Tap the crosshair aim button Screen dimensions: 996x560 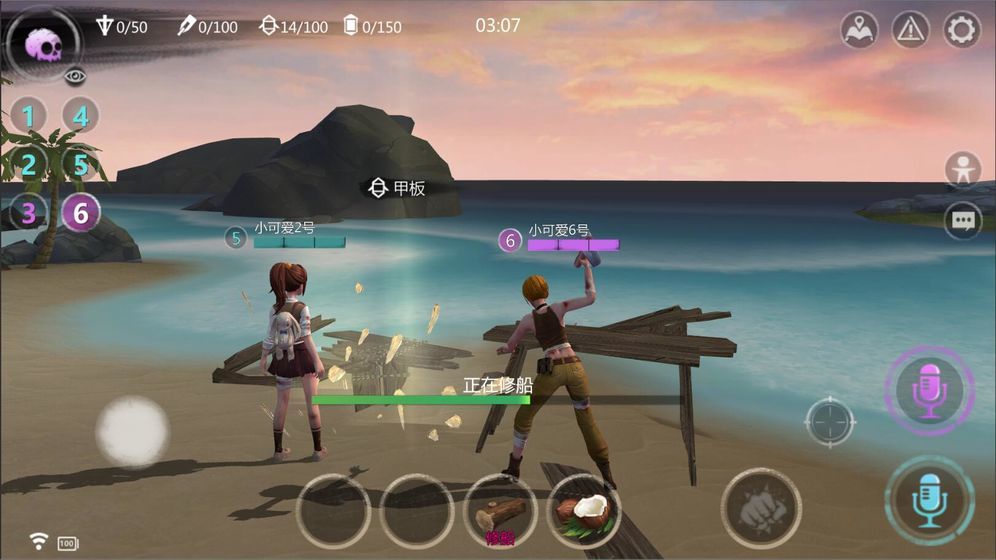click(830, 421)
